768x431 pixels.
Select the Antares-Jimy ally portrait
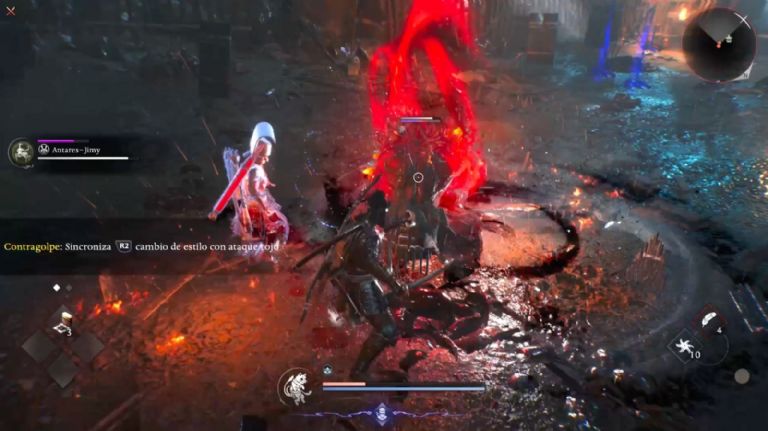20,152
